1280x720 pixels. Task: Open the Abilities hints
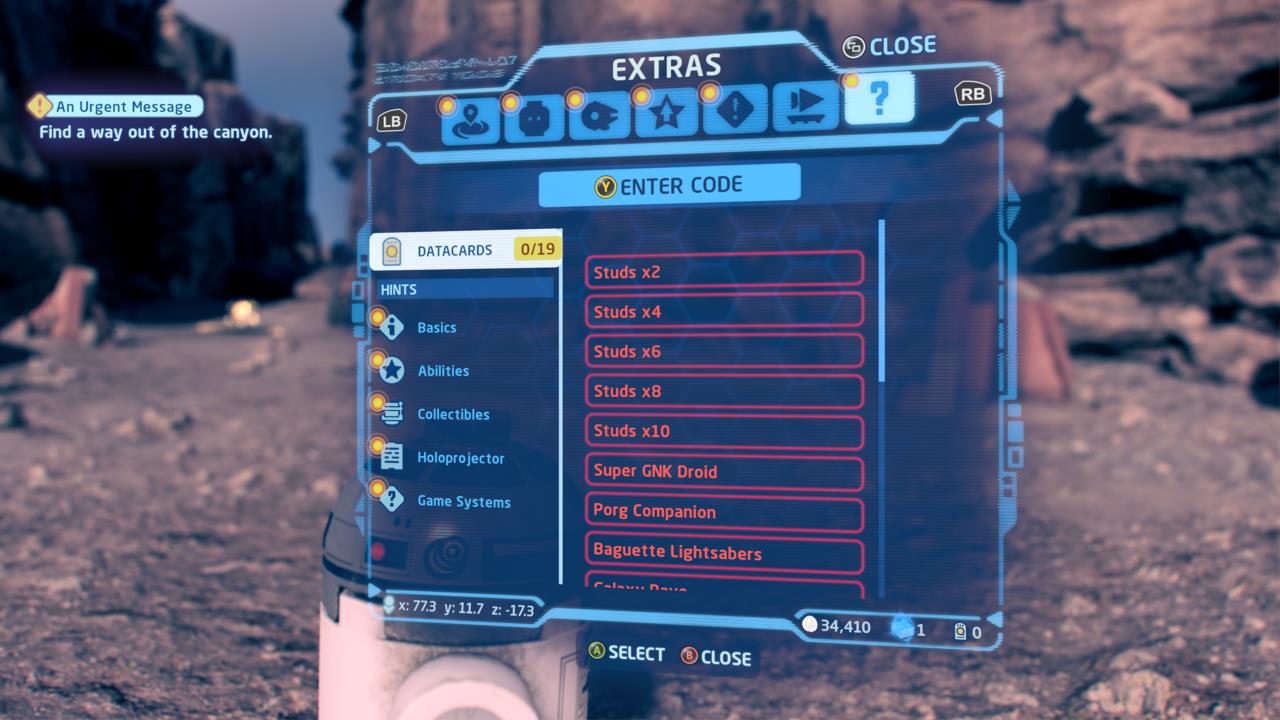[442, 371]
